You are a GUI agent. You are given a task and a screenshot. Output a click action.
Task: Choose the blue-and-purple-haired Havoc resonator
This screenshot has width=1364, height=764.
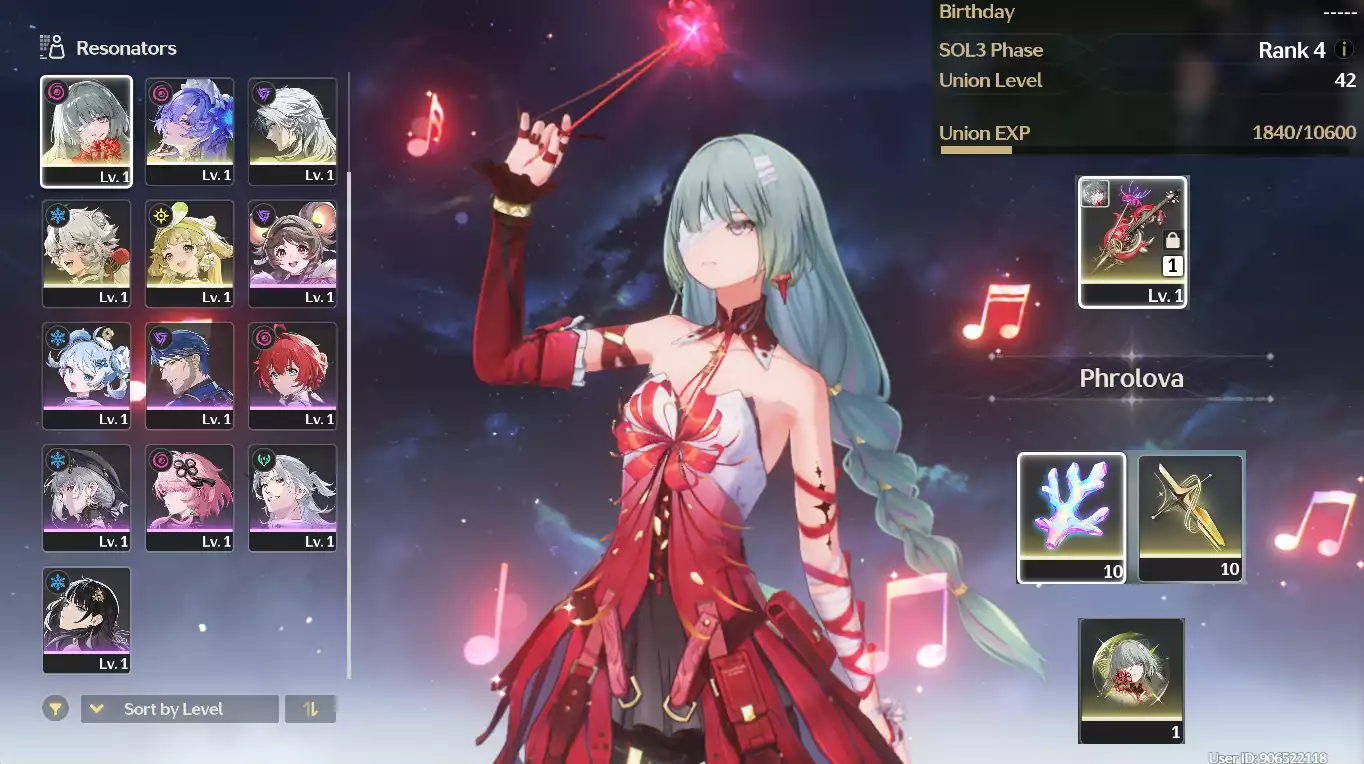(x=189, y=131)
